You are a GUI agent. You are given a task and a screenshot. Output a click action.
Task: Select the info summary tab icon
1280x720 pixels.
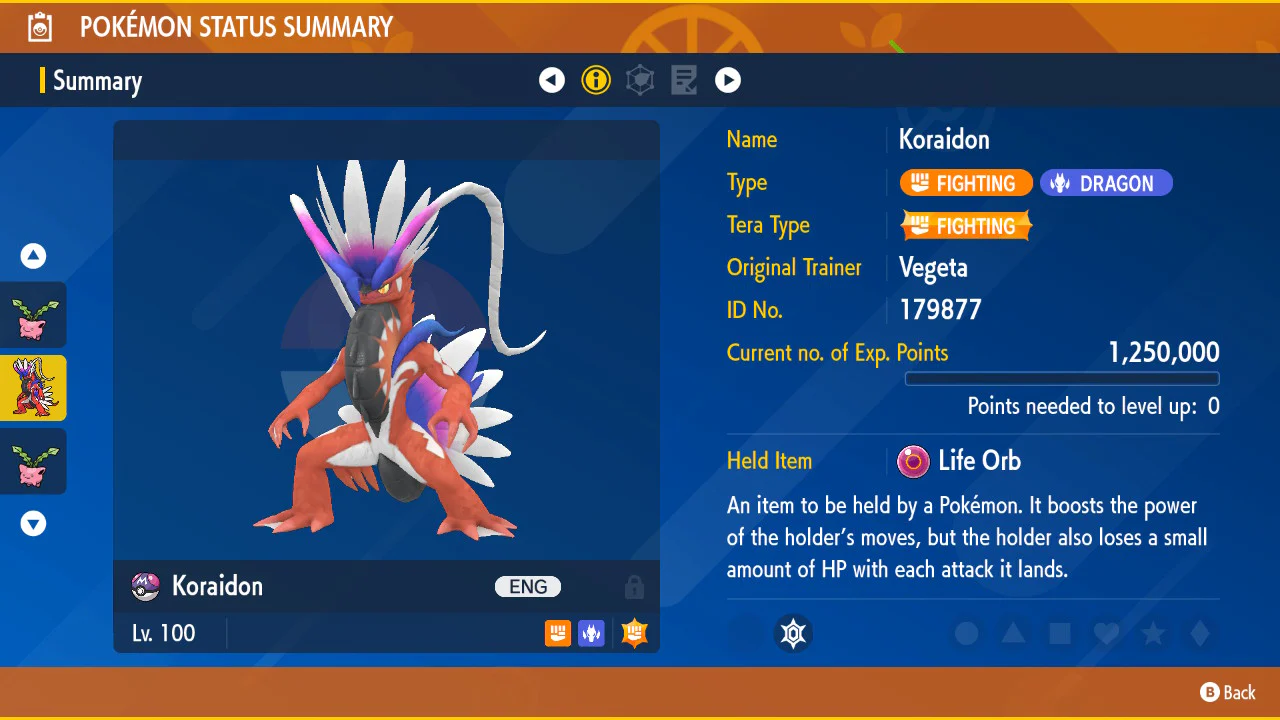click(596, 80)
